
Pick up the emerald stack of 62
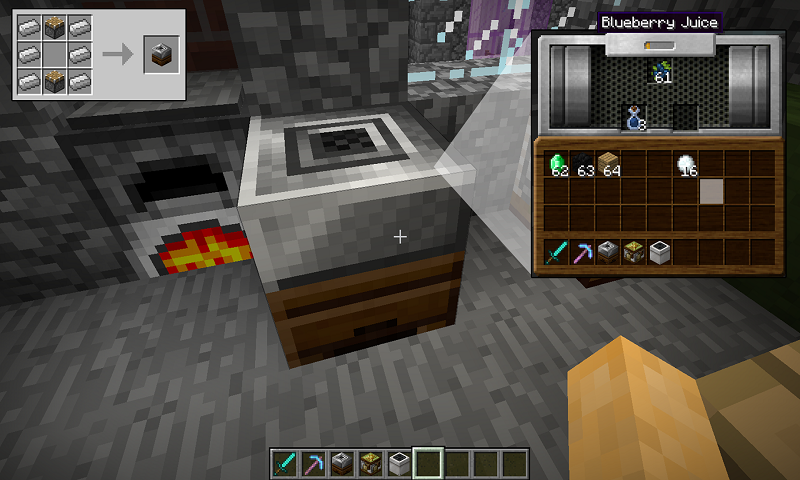[x=557, y=164]
